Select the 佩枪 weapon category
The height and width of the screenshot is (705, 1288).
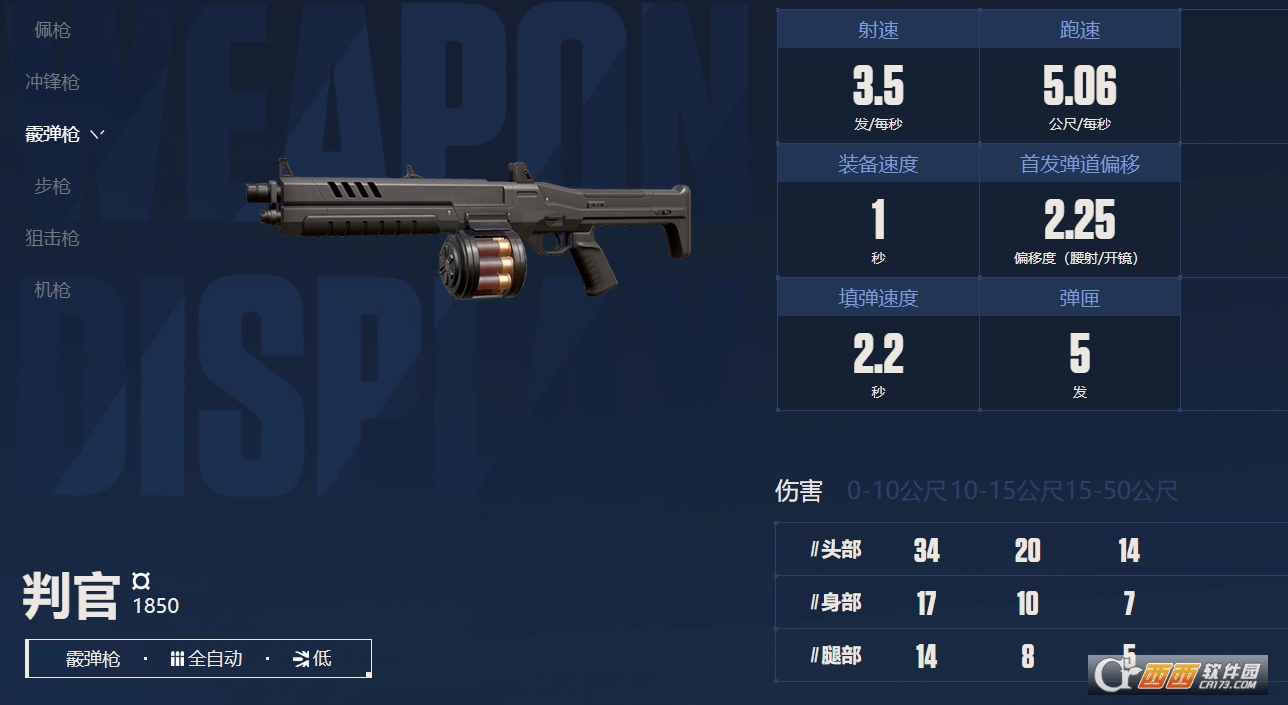click(52, 30)
